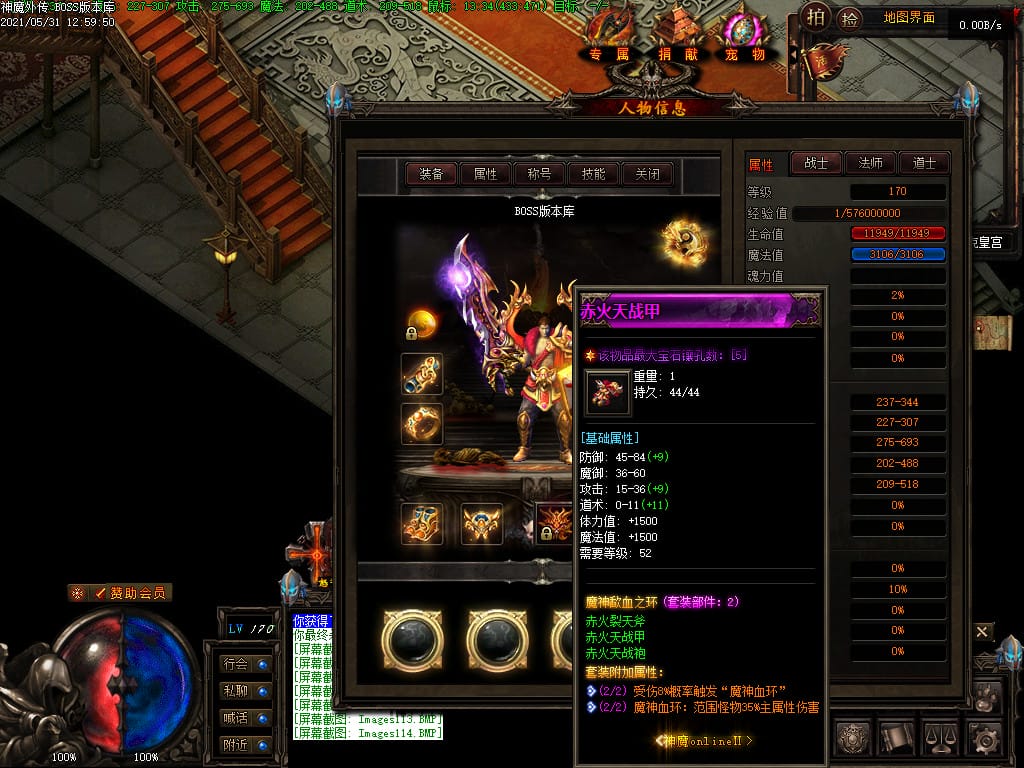Switch to the 属性 attributes tab
The image size is (1024, 768).
[485, 174]
